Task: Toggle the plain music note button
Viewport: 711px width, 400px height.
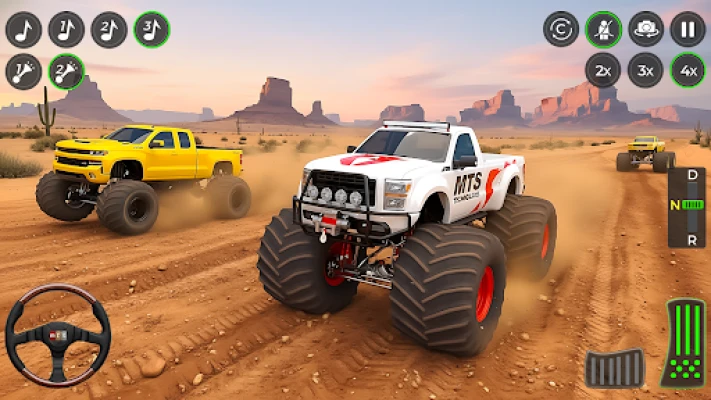Action: click(x=24, y=29)
